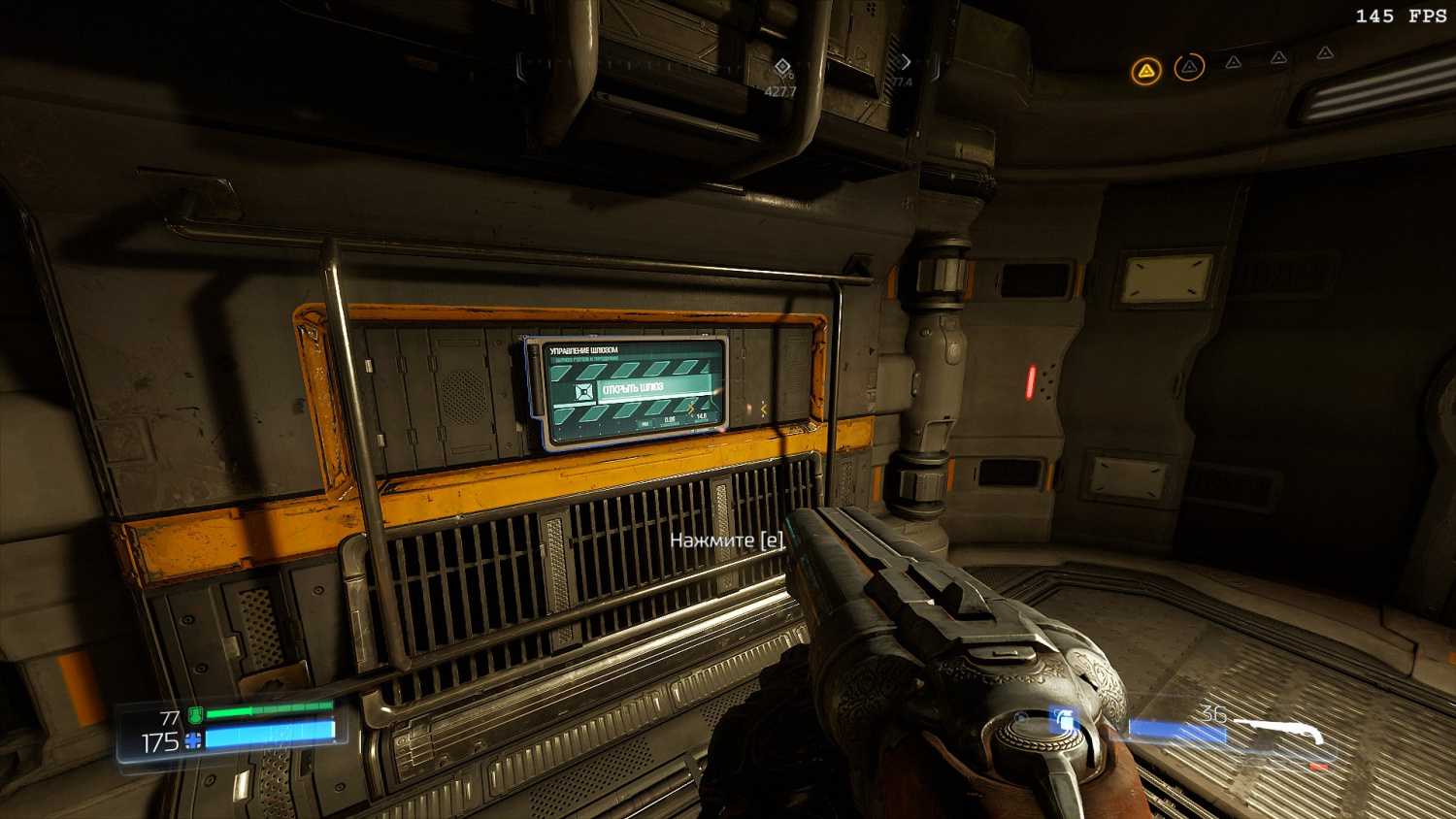Click the diamond objective marker on the compass
1456x819 pixels.
click(x=781, y=67)
